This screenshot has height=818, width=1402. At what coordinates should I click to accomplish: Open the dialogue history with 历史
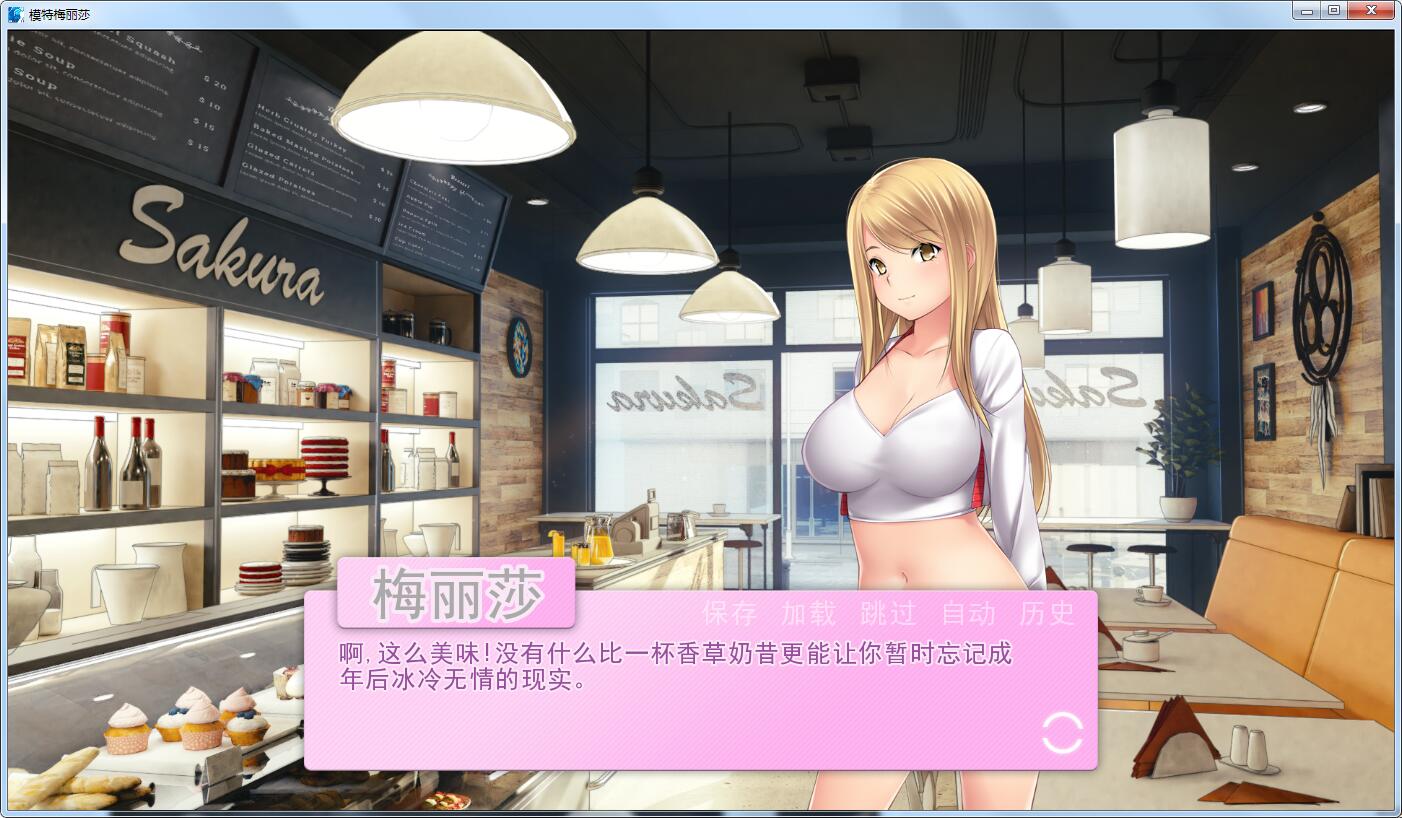[x=1048, y=614]
